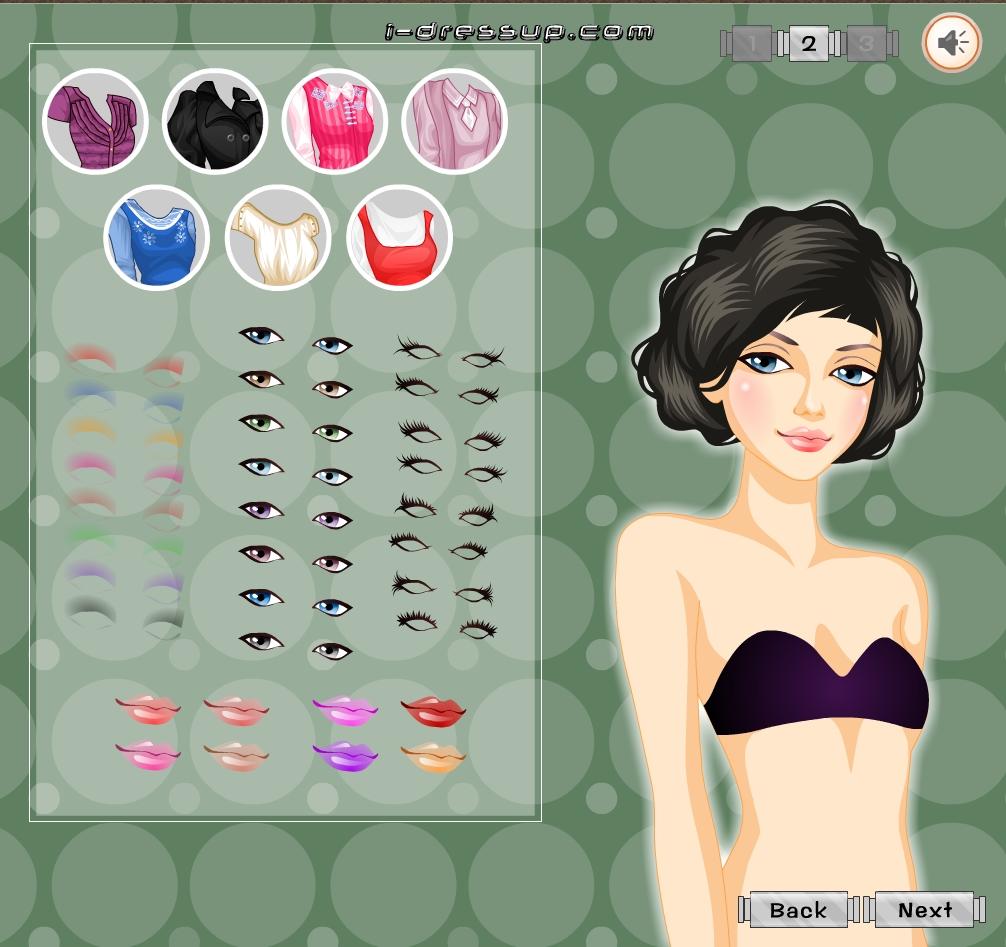1006x947 pixels.
Task: Click the Back button
Action: click(x=797, y=910)
